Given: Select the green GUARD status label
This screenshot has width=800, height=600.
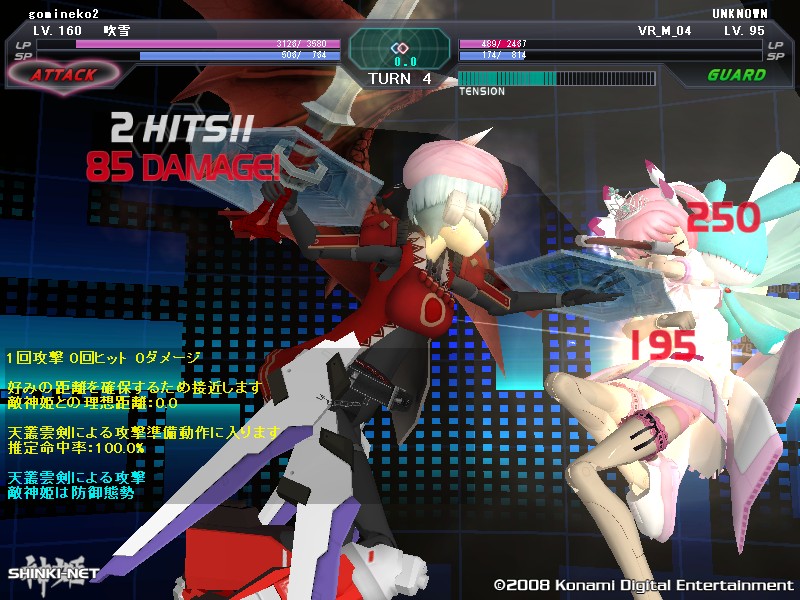Looking at the screenshot, I should tap(736, 75).
